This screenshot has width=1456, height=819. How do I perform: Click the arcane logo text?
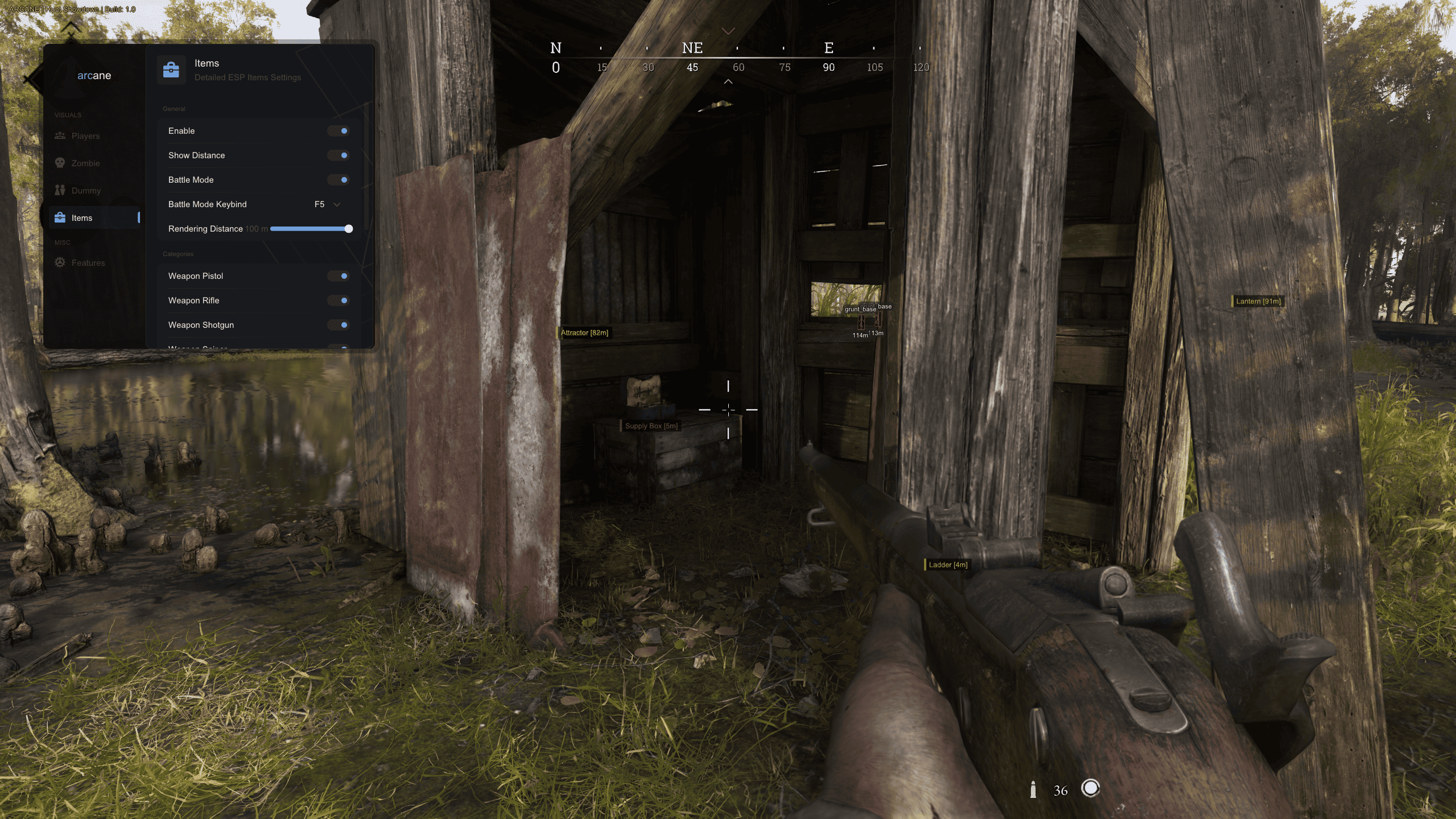[94, 75]
